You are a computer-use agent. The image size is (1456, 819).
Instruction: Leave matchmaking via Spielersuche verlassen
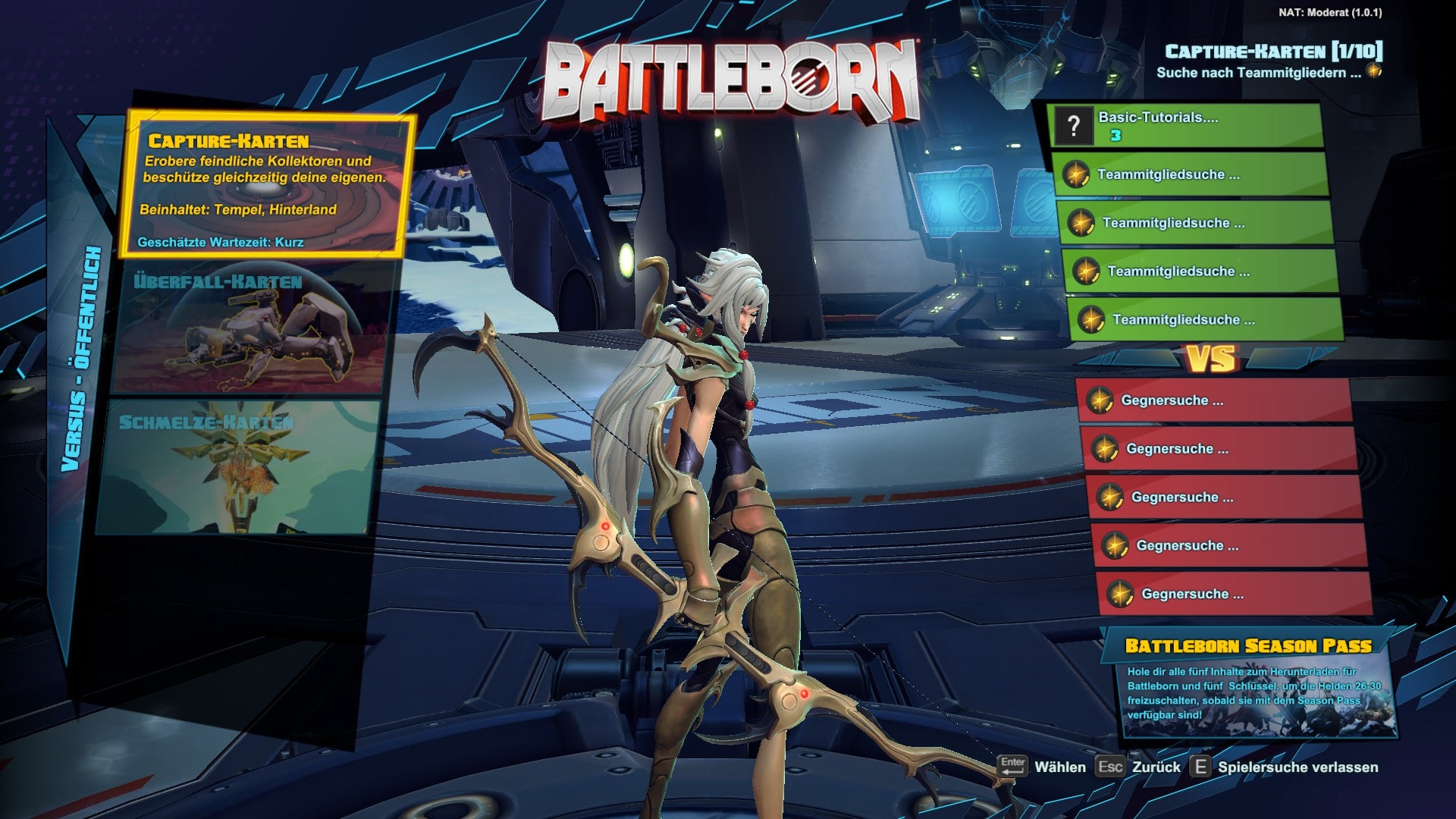pyautogui.click(x=1298, y=767)
